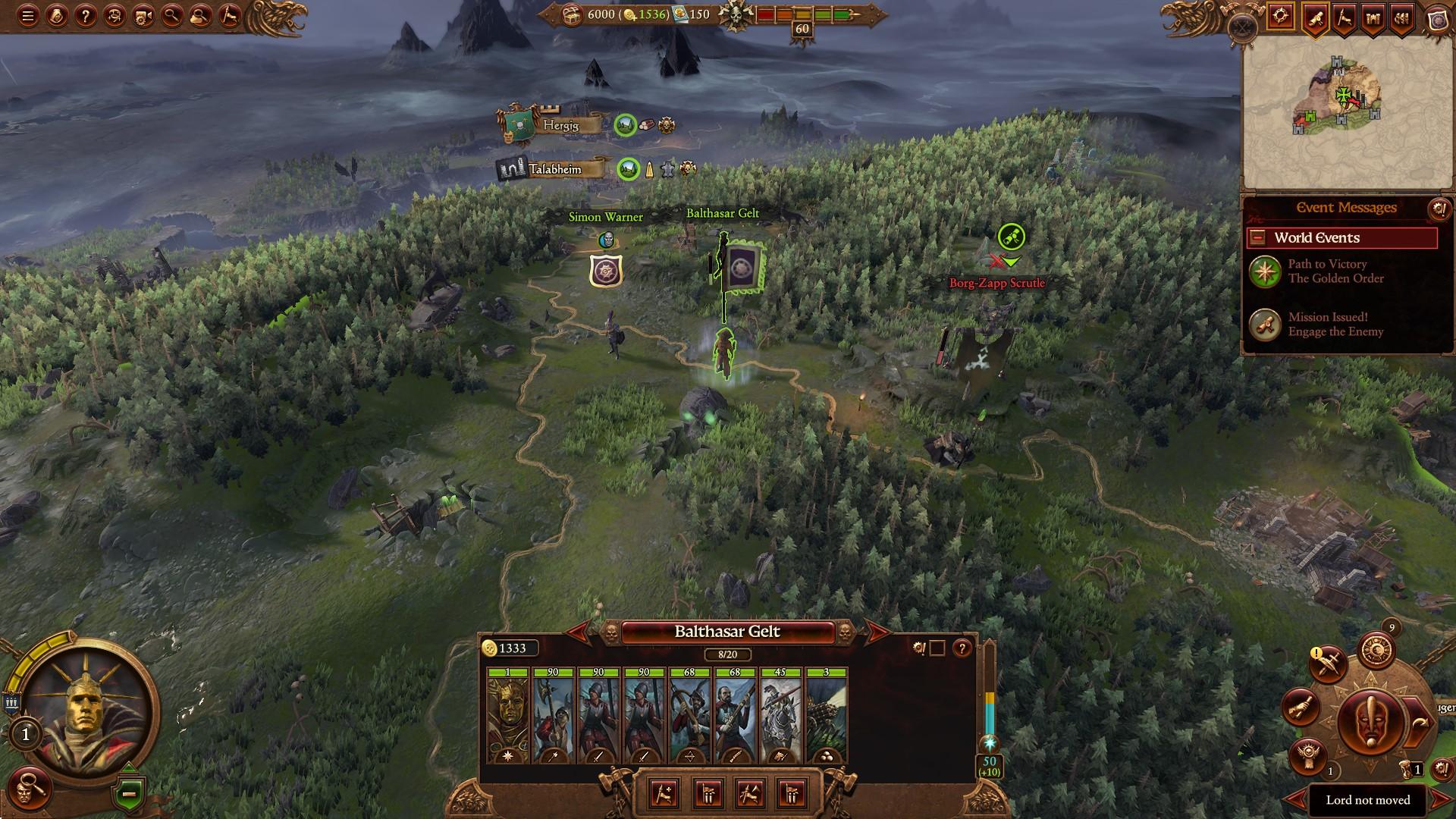Open the missions scroll tab
1456x819 pixels.
point(1314,18)
